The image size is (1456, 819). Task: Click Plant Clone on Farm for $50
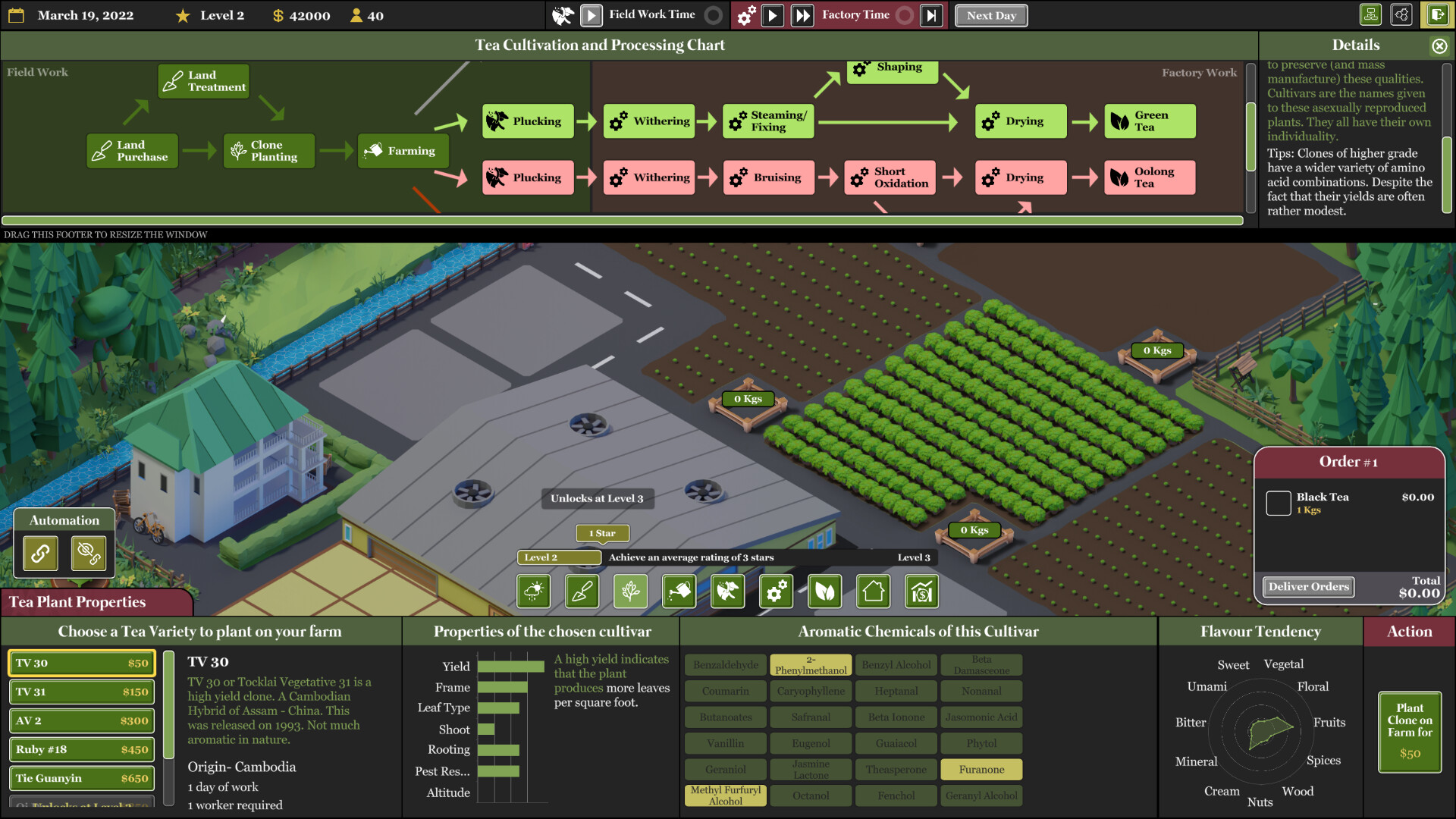(x=1409, y=730)
